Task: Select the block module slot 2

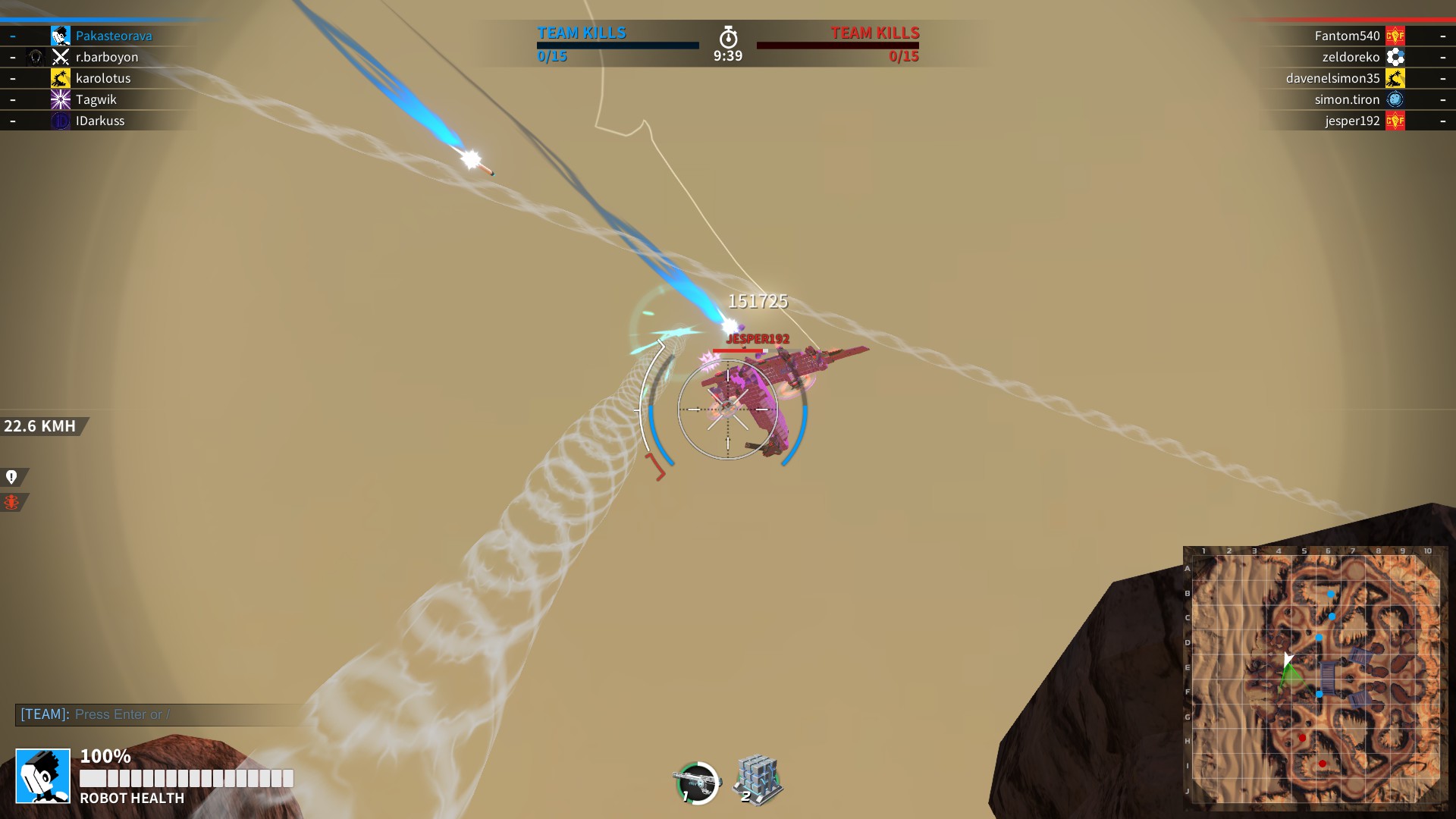Action: (x=758, y=780)
